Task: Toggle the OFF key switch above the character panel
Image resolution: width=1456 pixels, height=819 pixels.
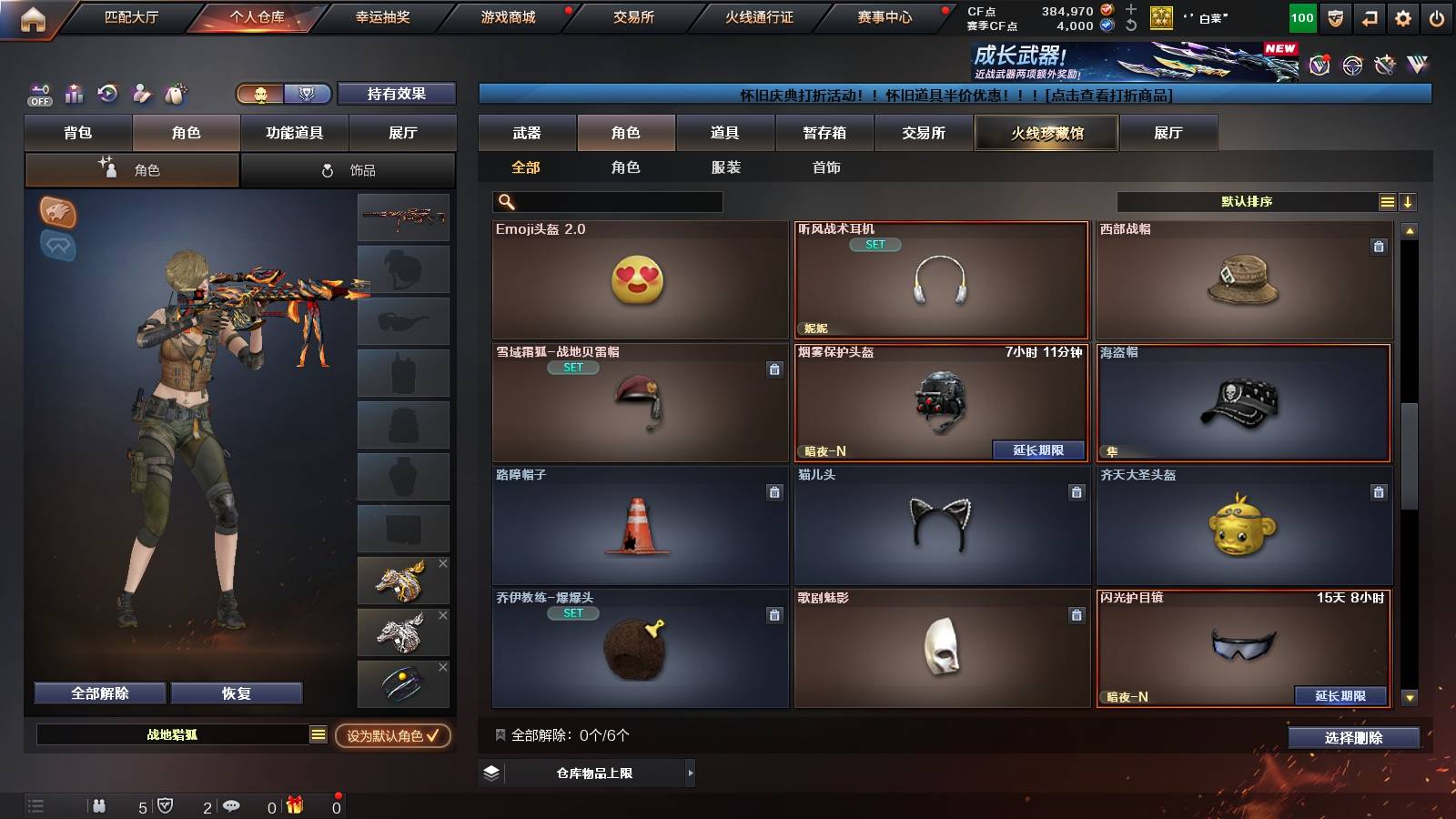Action: tap(38, 94)
